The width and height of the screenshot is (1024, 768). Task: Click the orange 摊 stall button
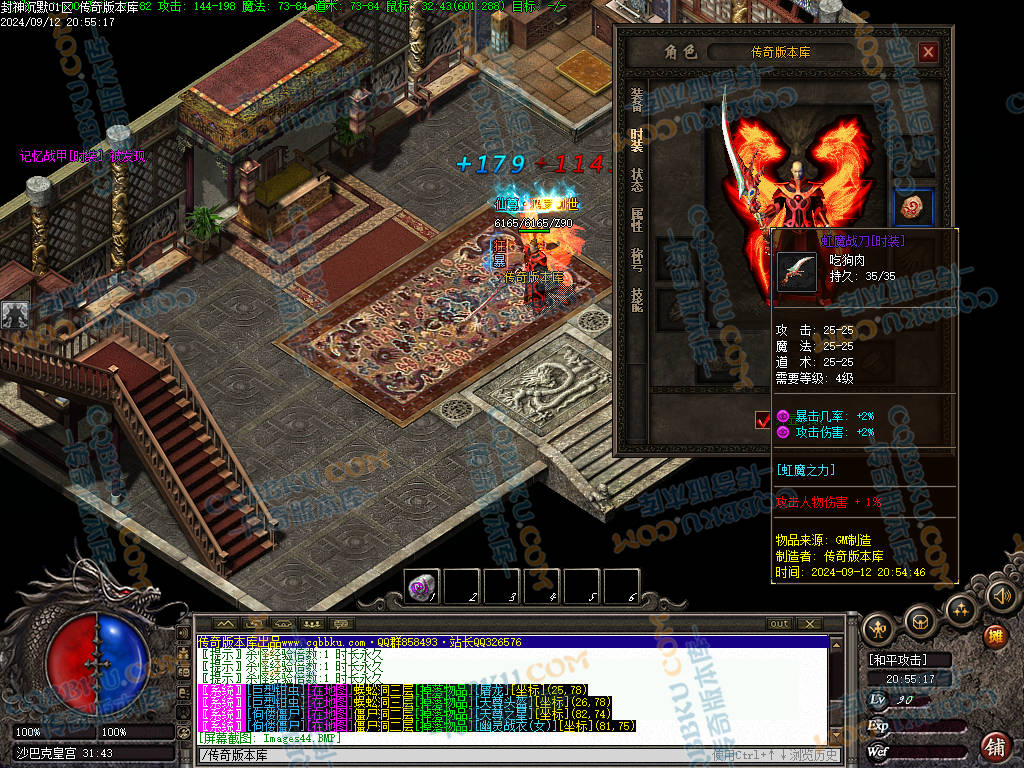point(996,636)
